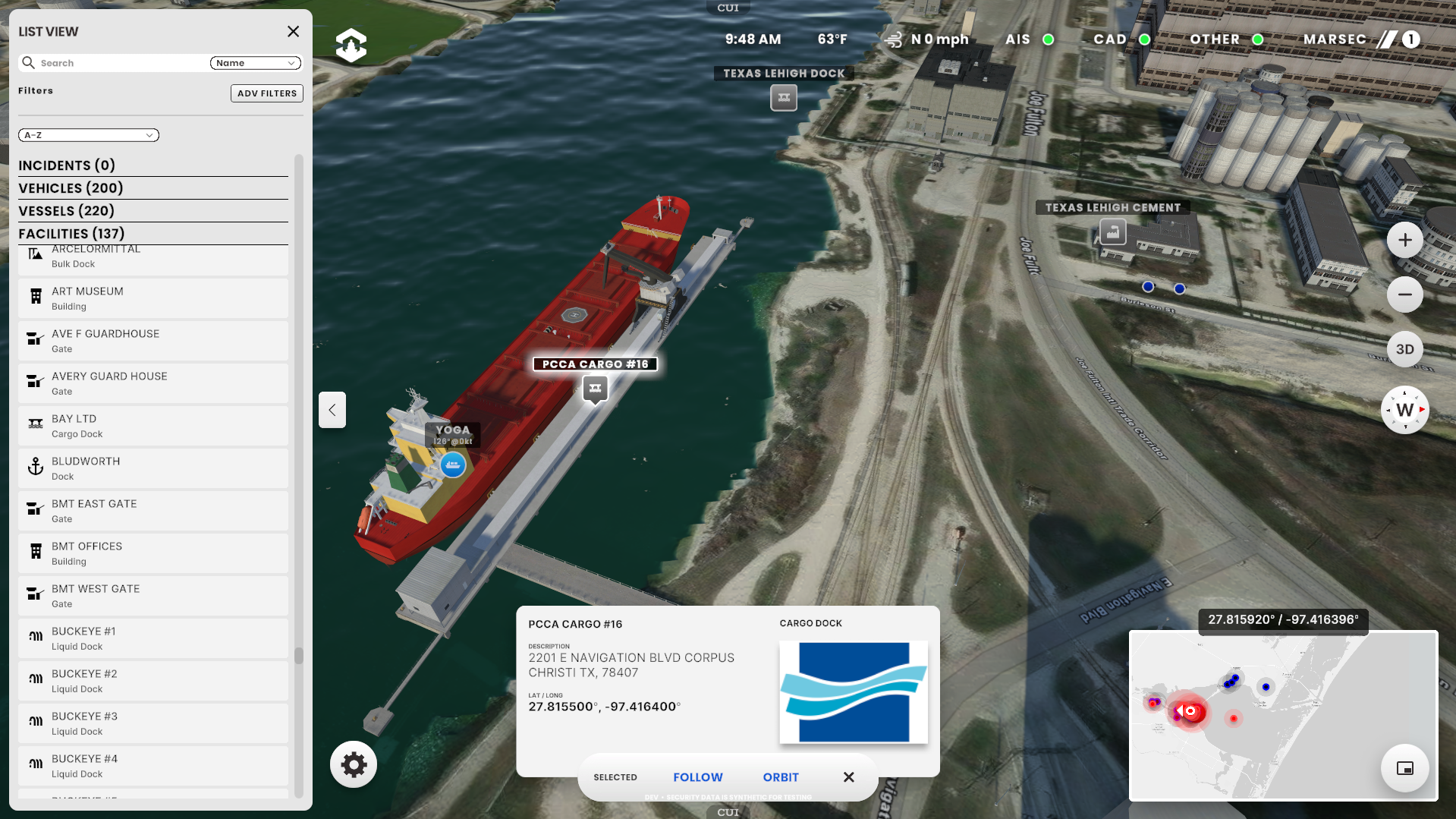This screenshot has height=819, width=1456.
Task: Click ORBIT for PCCA Cargo #16
Action: [780, 776]
